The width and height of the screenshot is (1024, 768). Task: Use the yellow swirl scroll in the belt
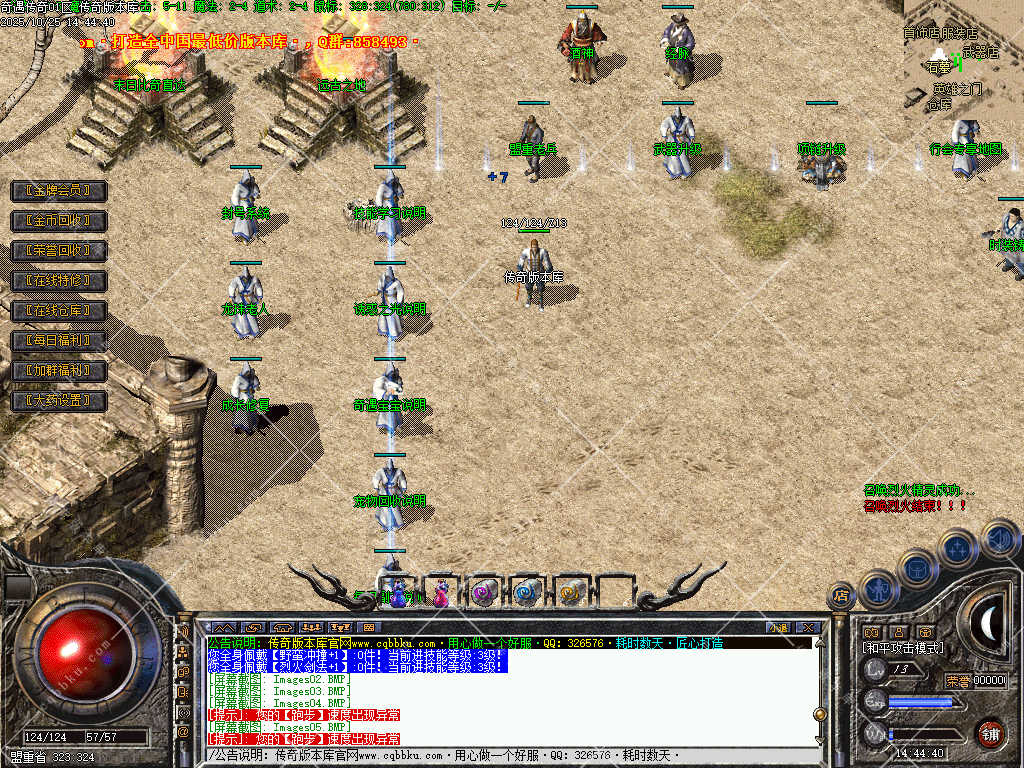pyautogui.click(x=571, y=593)
